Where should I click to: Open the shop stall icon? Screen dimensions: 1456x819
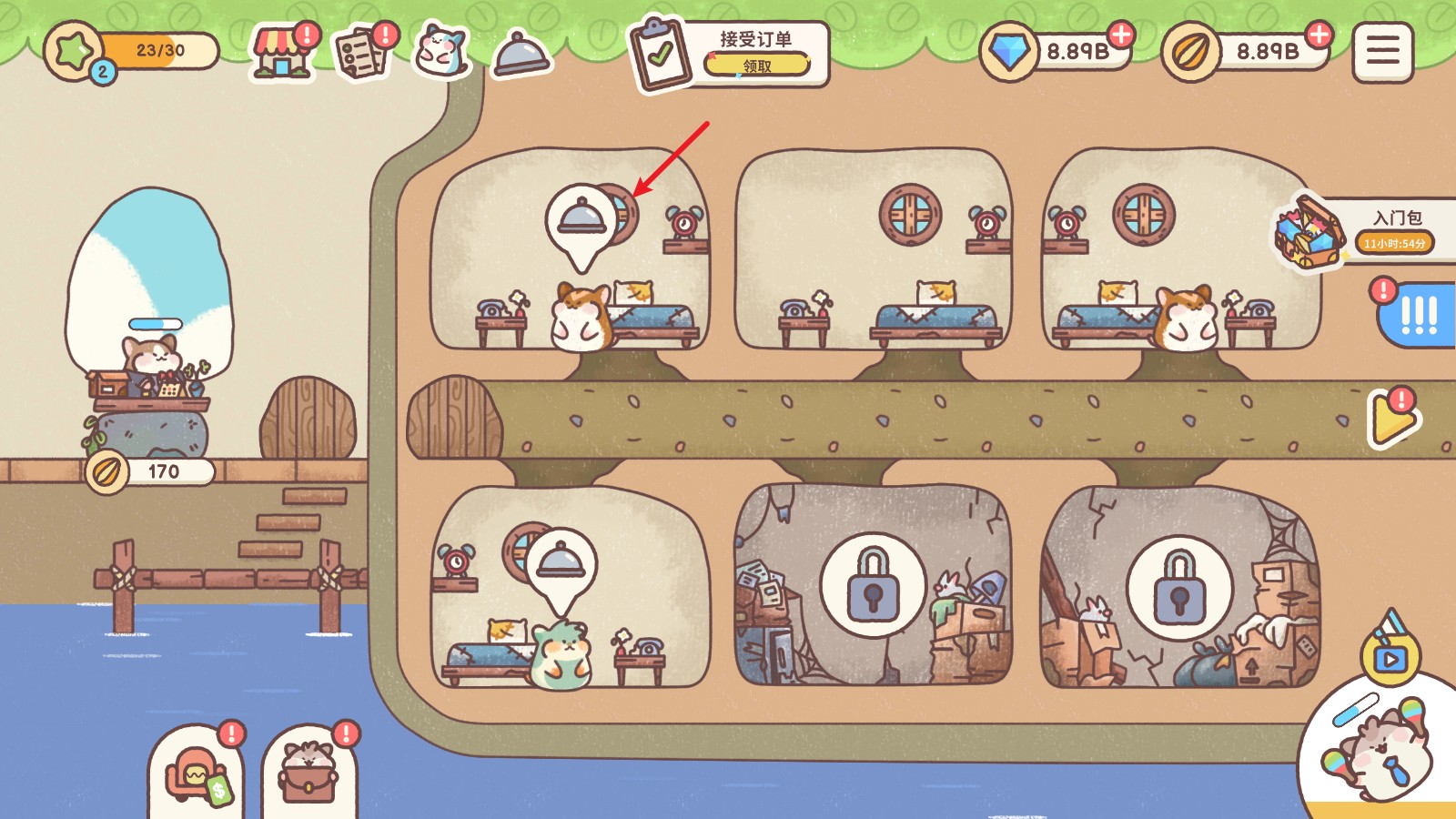click(x=281, y=52)
